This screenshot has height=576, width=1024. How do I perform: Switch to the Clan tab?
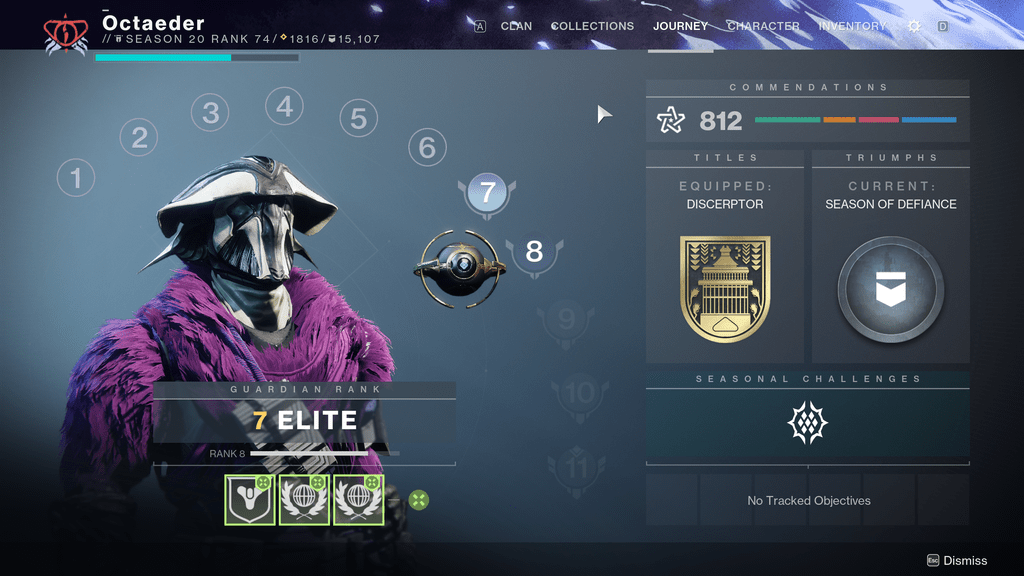[516, 26]
